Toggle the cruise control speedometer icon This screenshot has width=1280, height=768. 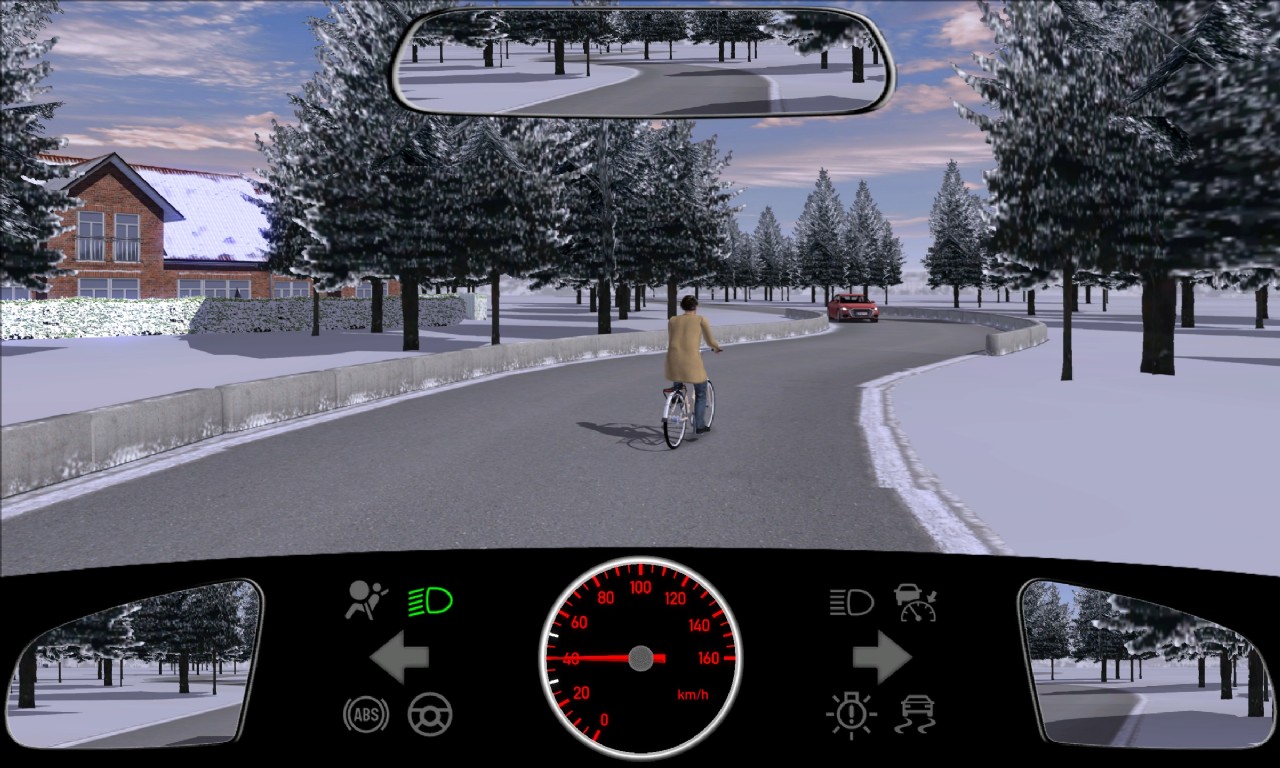tap(915, 602)
